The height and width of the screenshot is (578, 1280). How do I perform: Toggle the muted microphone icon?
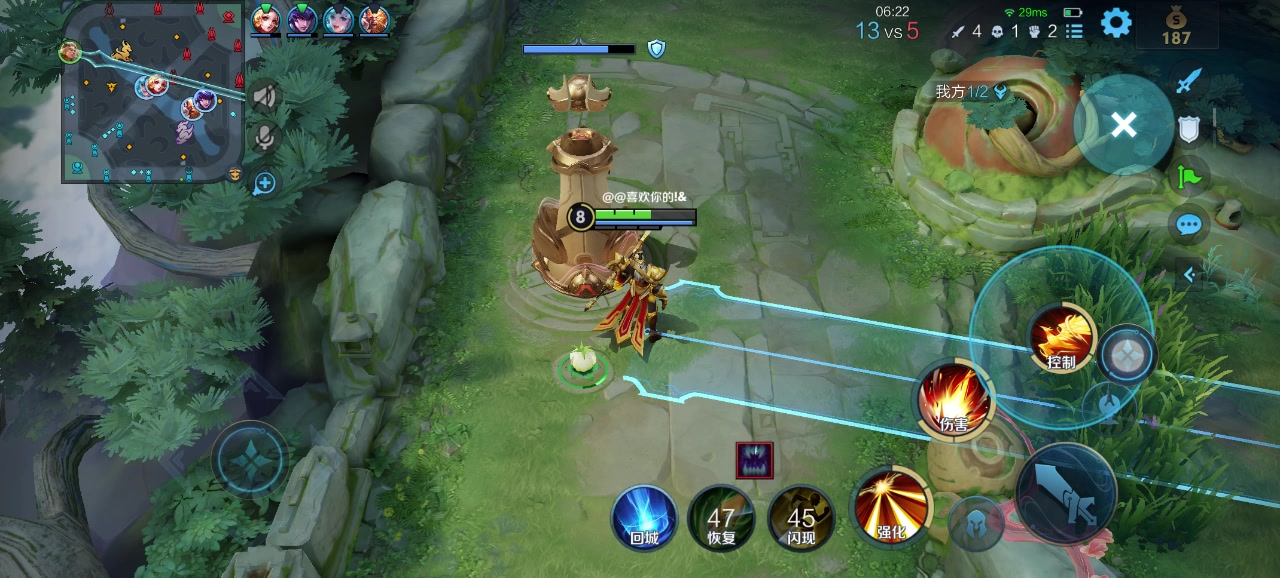coord(264,138)
